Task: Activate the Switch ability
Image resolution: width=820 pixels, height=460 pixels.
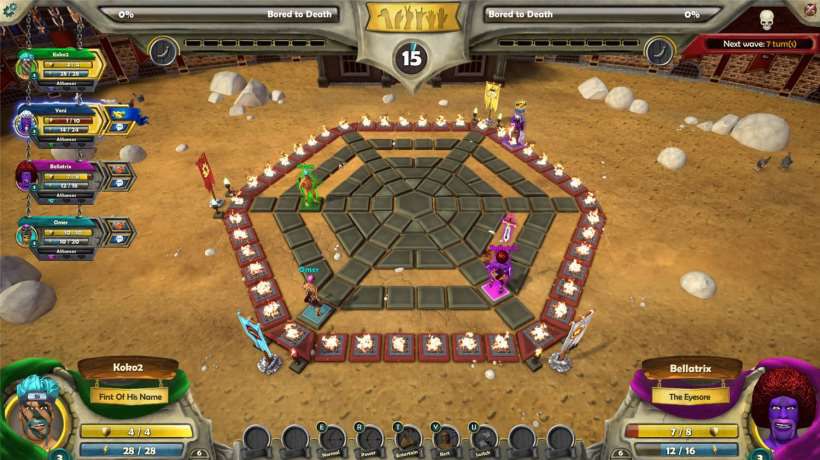Action: [x=484, y=438]
